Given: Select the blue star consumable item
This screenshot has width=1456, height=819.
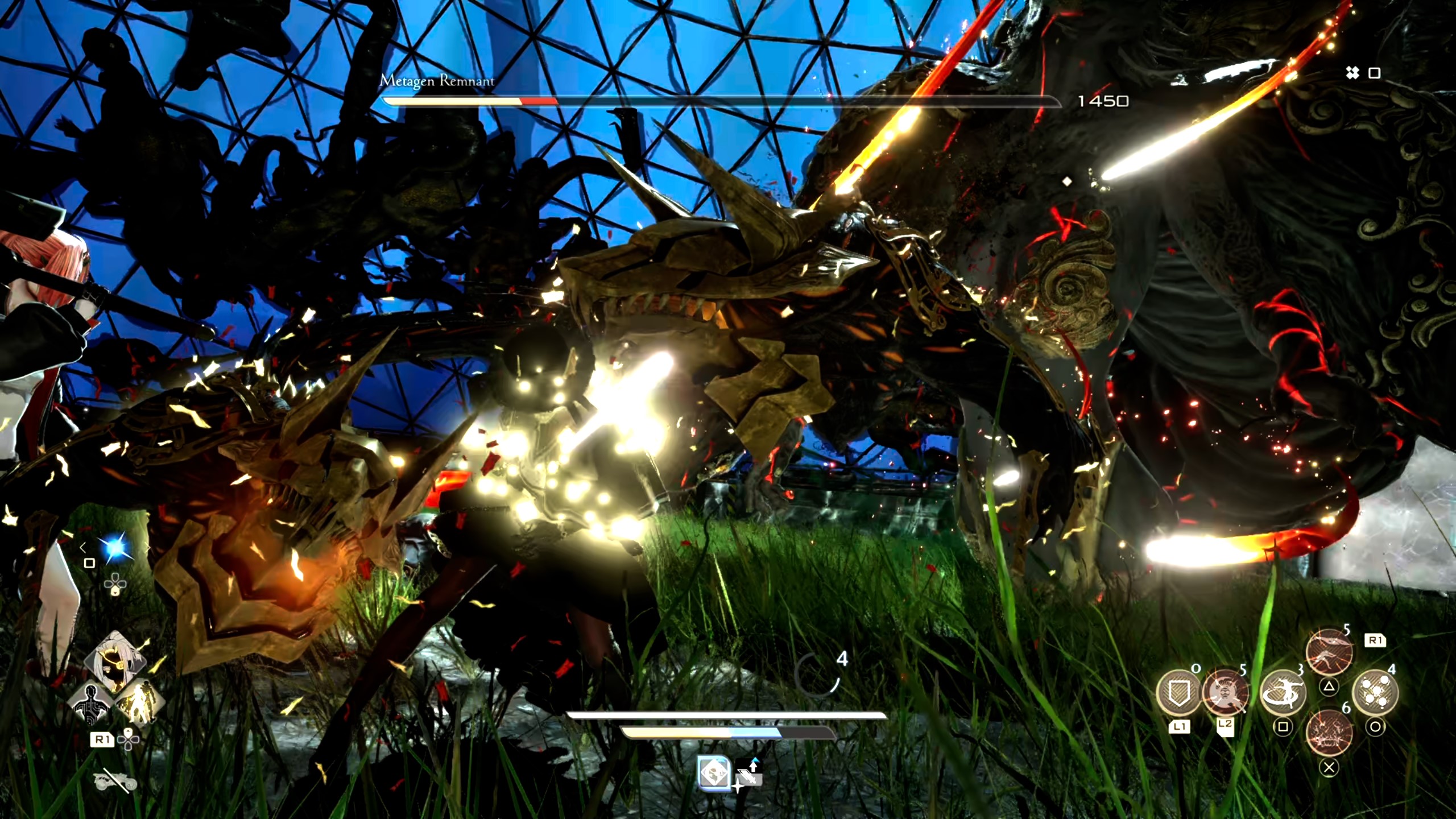Looking at the screenshot, I should 115,548.
